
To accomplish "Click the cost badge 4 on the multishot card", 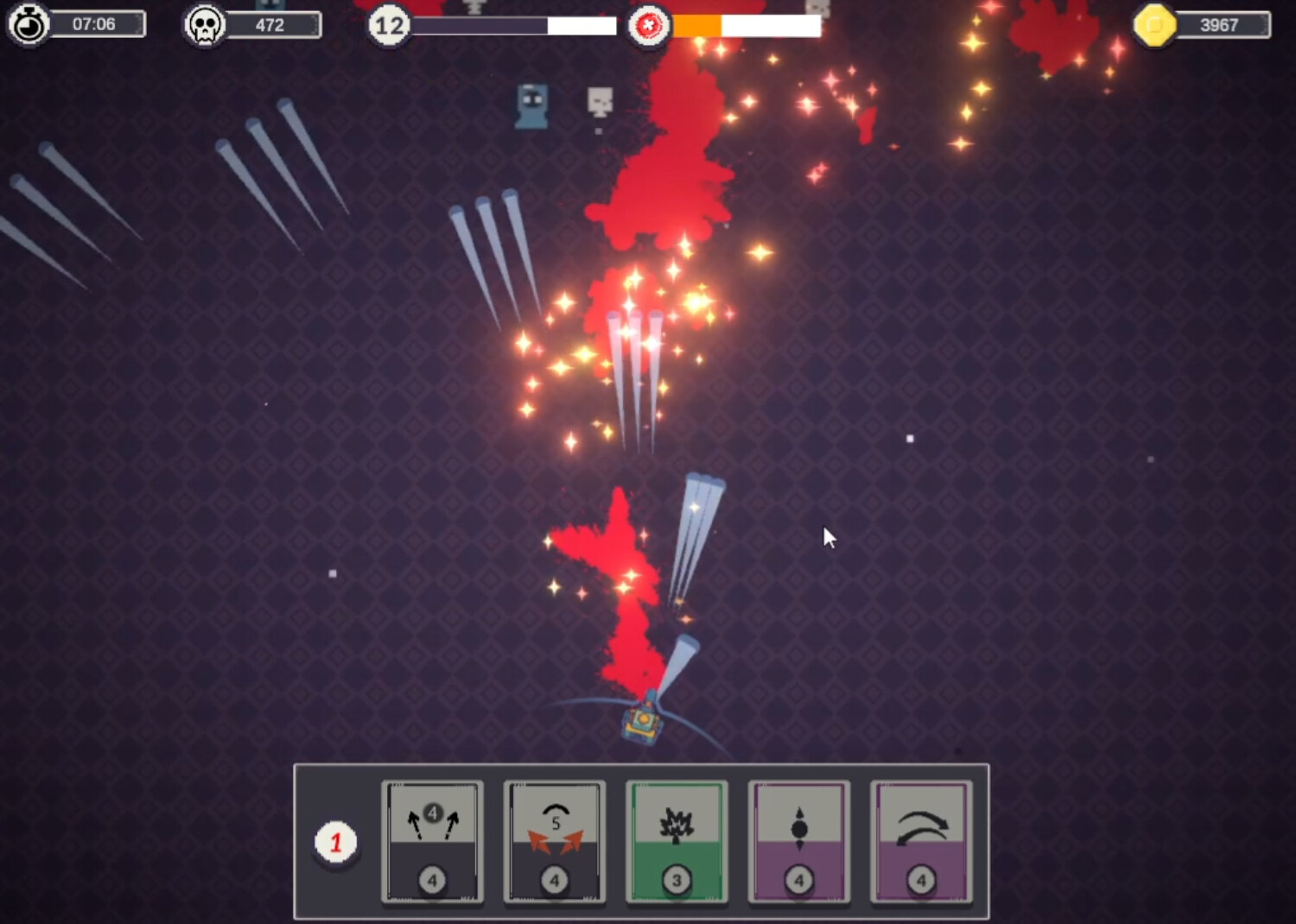I will pos(432,881).
